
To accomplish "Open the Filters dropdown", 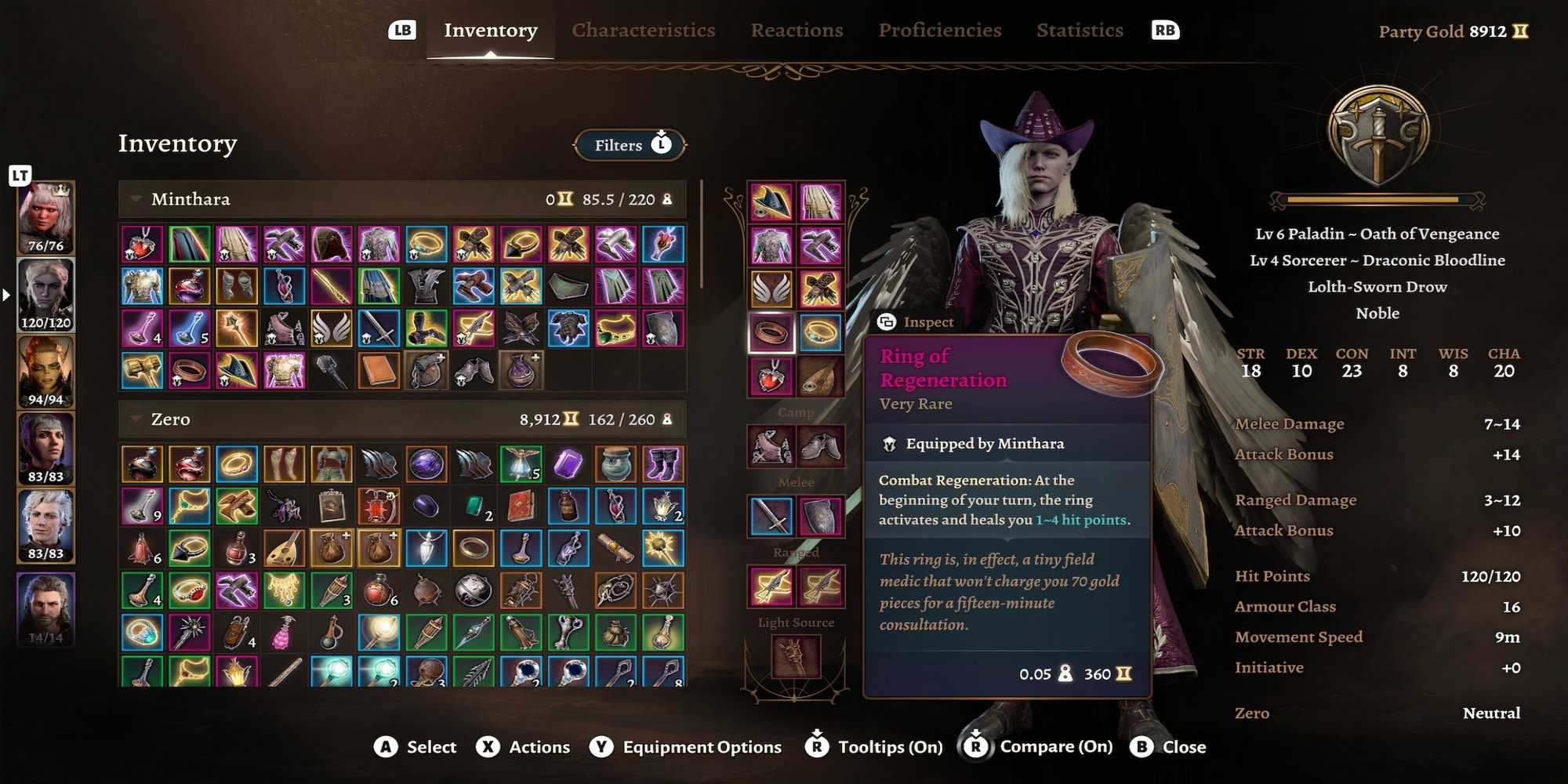I will click(x=627, y=145).
